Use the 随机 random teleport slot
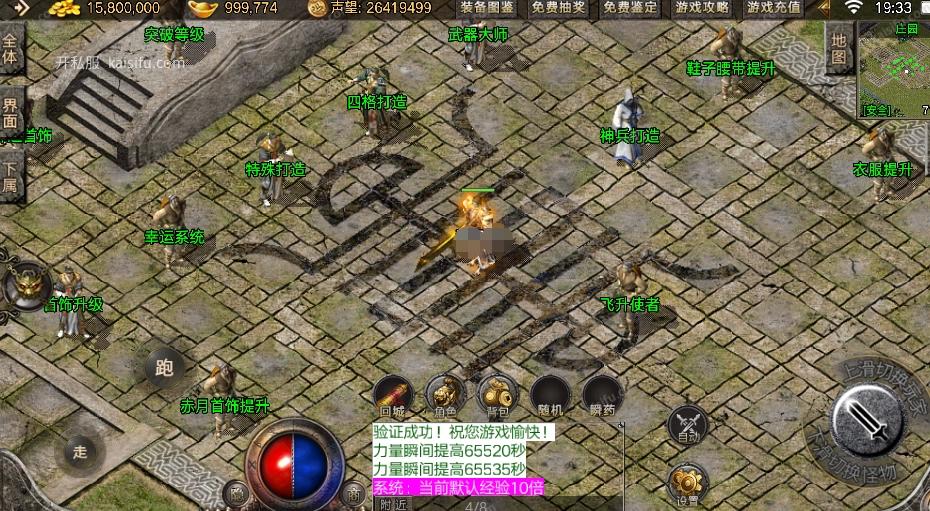 pos(550,395)
